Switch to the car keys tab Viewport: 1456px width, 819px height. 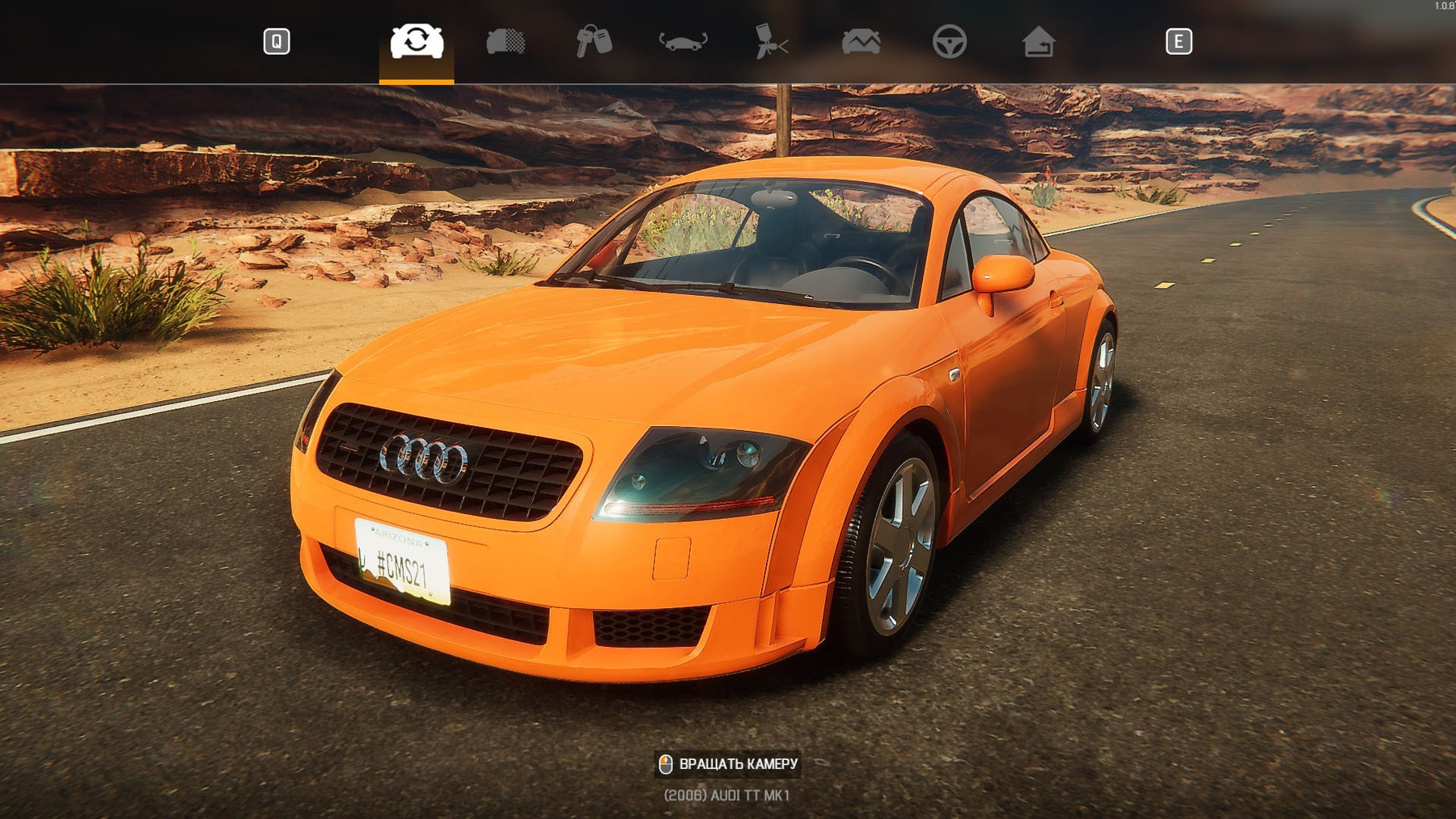click(x=595, y=41)
